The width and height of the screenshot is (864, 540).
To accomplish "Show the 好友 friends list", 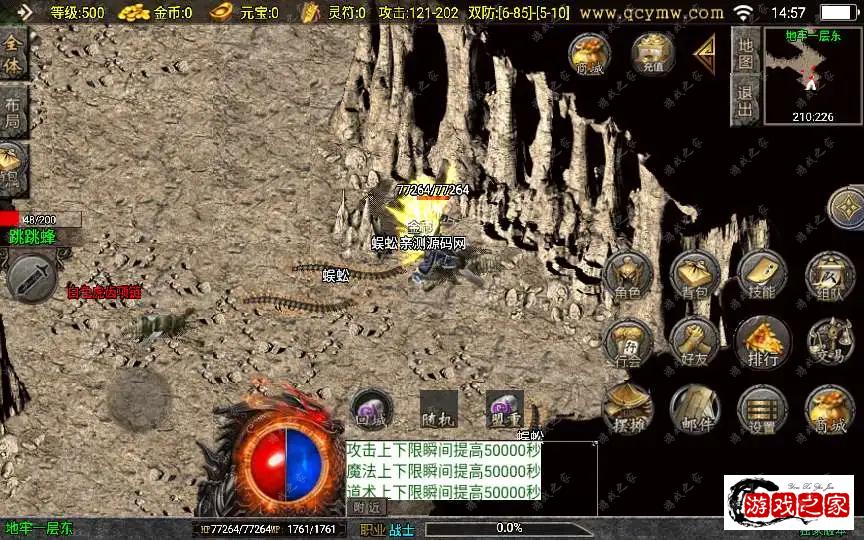I will pyautogui.click(x=695, y=343).
